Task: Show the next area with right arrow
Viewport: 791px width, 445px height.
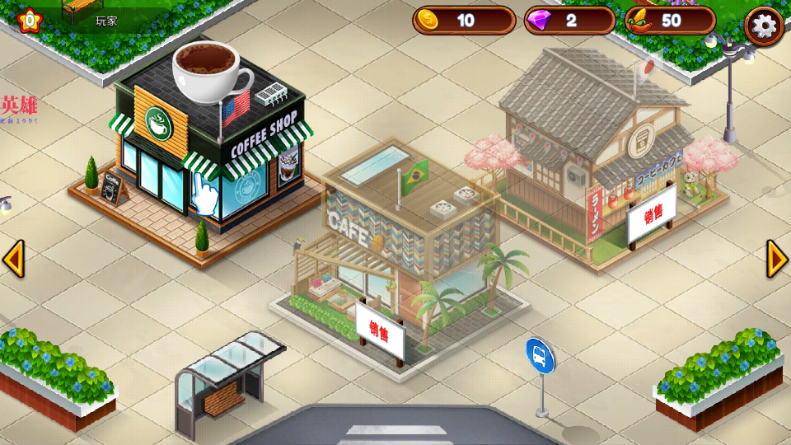Action: 777,259
